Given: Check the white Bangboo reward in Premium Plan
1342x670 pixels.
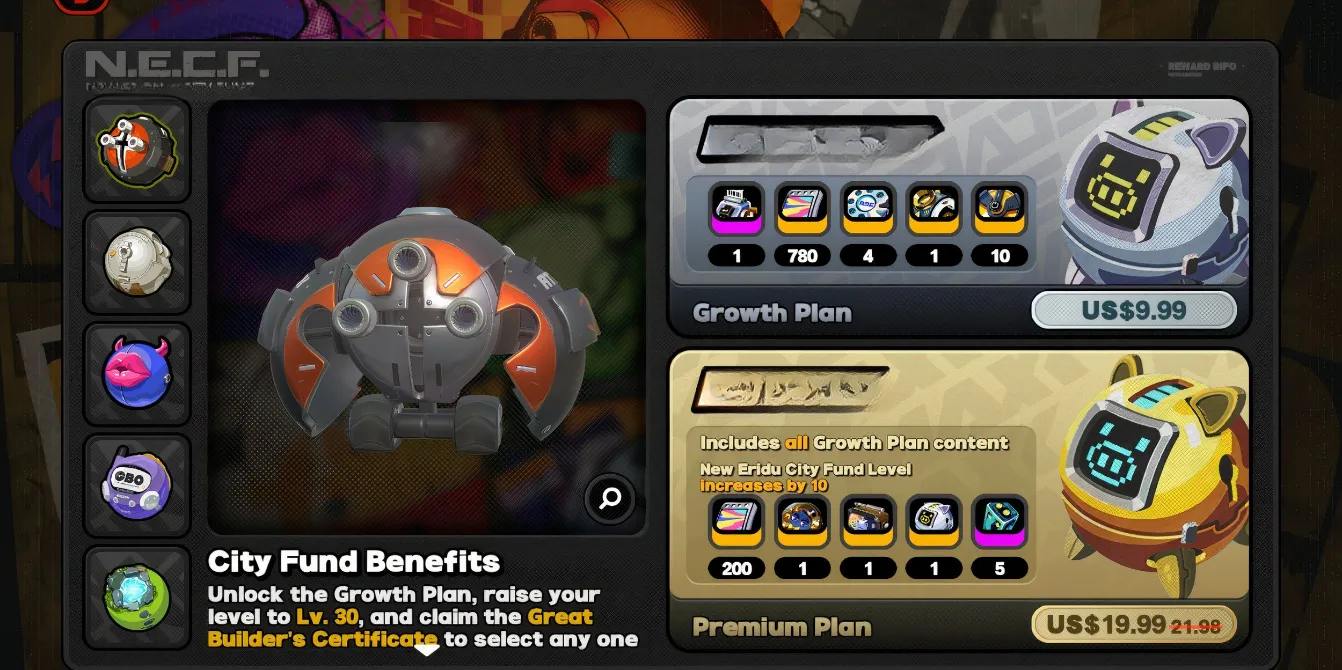Looking at the screenshot, I should pos(934,521).
